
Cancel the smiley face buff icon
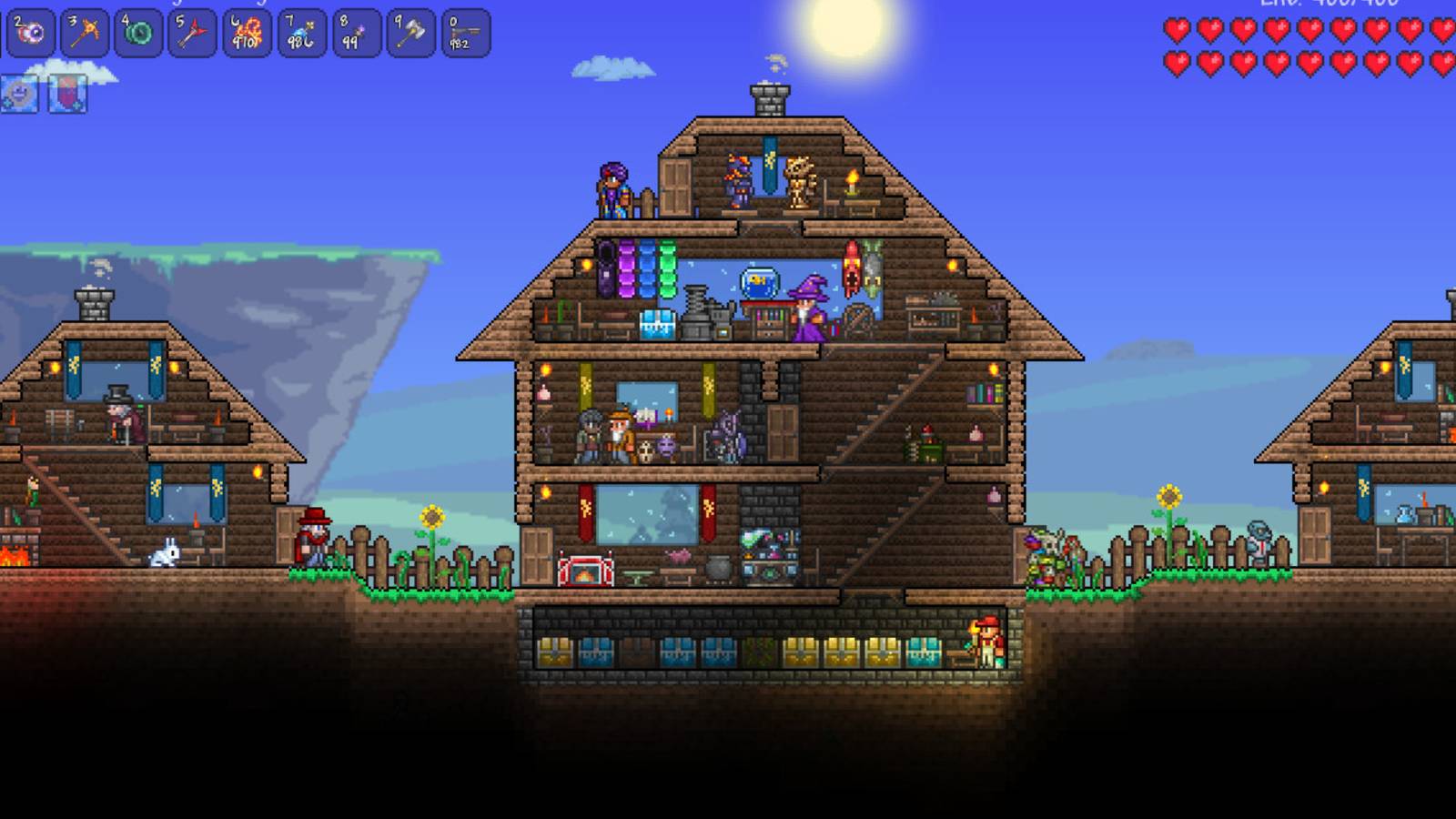click(x=19, y=93)
